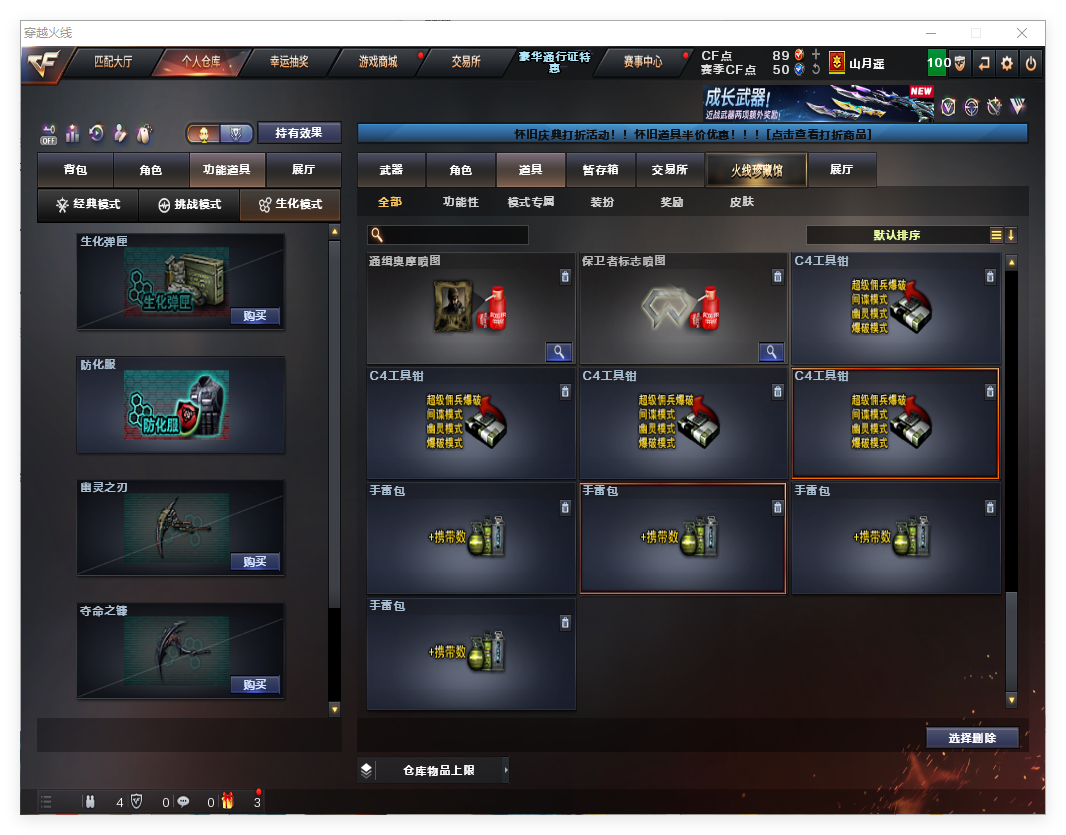Open the 赛事中心 tournament center
Viewport: 1066px width, 835px height.
tap(642, 62)
